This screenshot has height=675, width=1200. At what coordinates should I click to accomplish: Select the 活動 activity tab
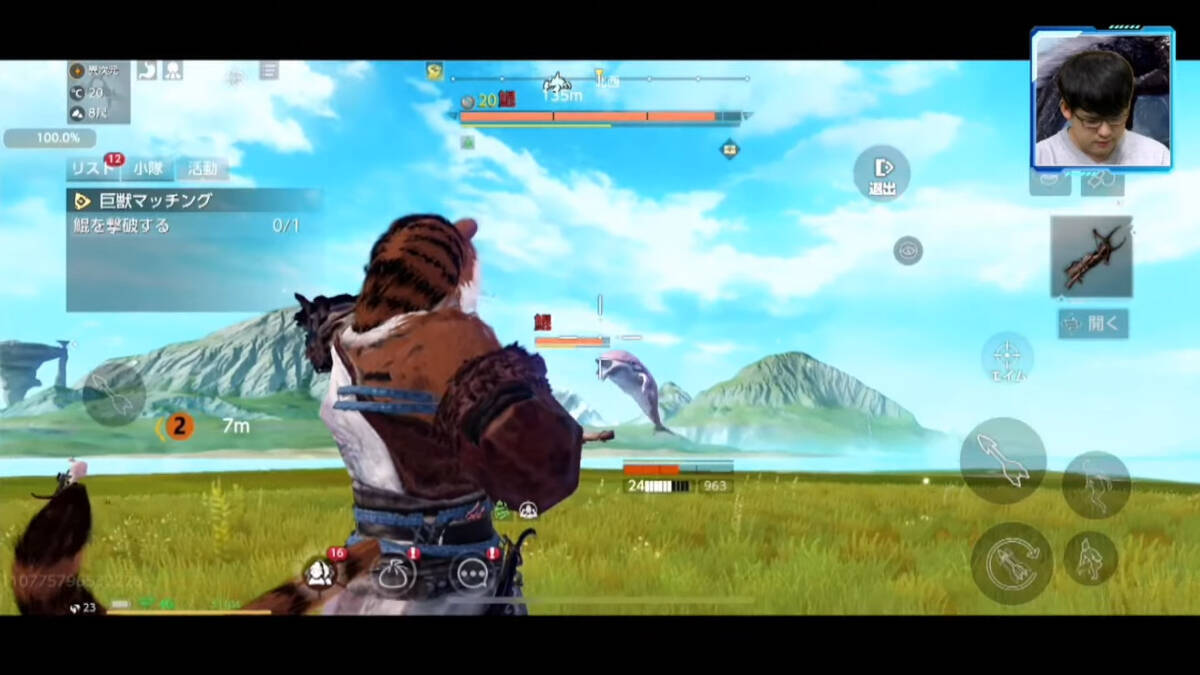coord(202,168)
